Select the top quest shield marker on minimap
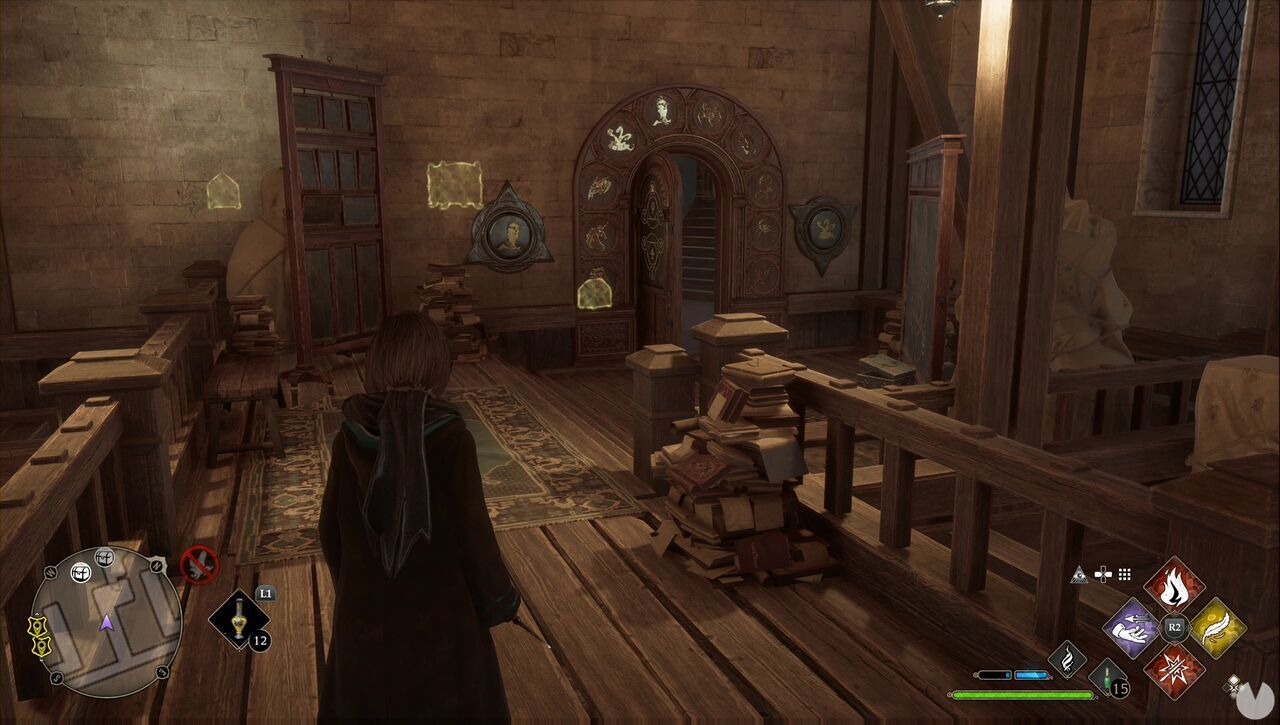 [x=38, y=624]
